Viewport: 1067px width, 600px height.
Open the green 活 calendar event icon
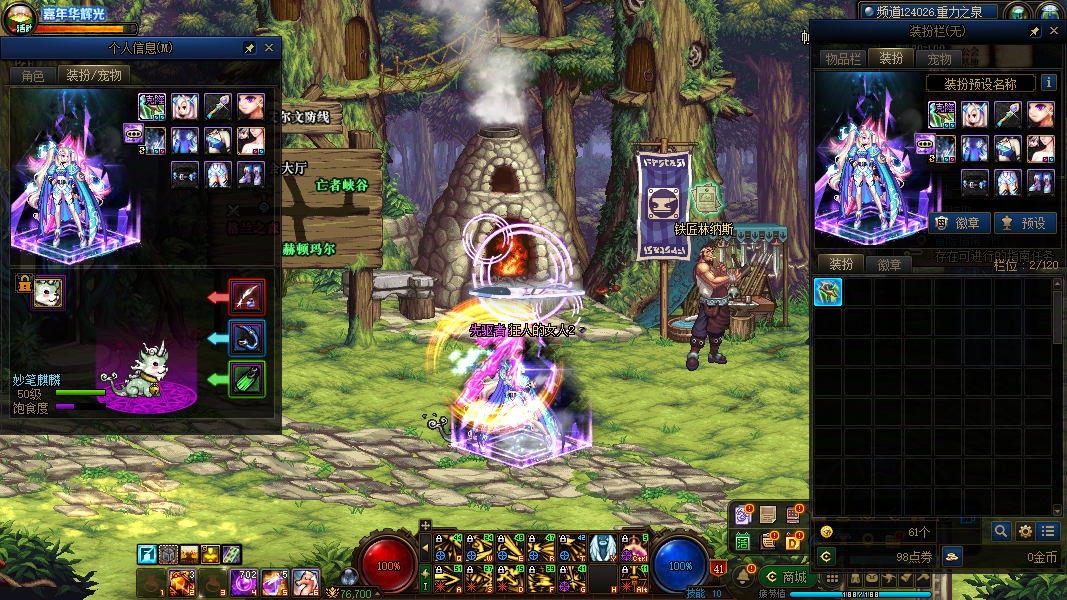(x=743, y=541)
